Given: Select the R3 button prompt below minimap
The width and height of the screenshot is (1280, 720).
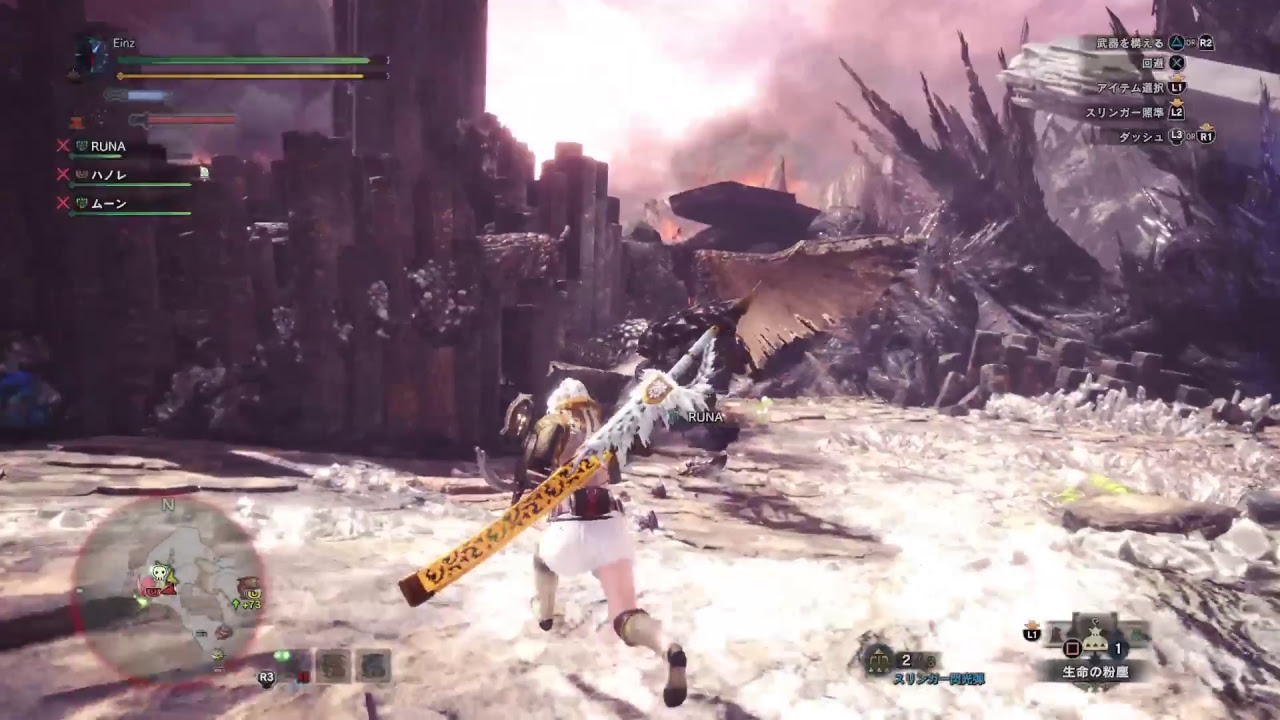Looking at the screenshot, I should tap(266, 679).
